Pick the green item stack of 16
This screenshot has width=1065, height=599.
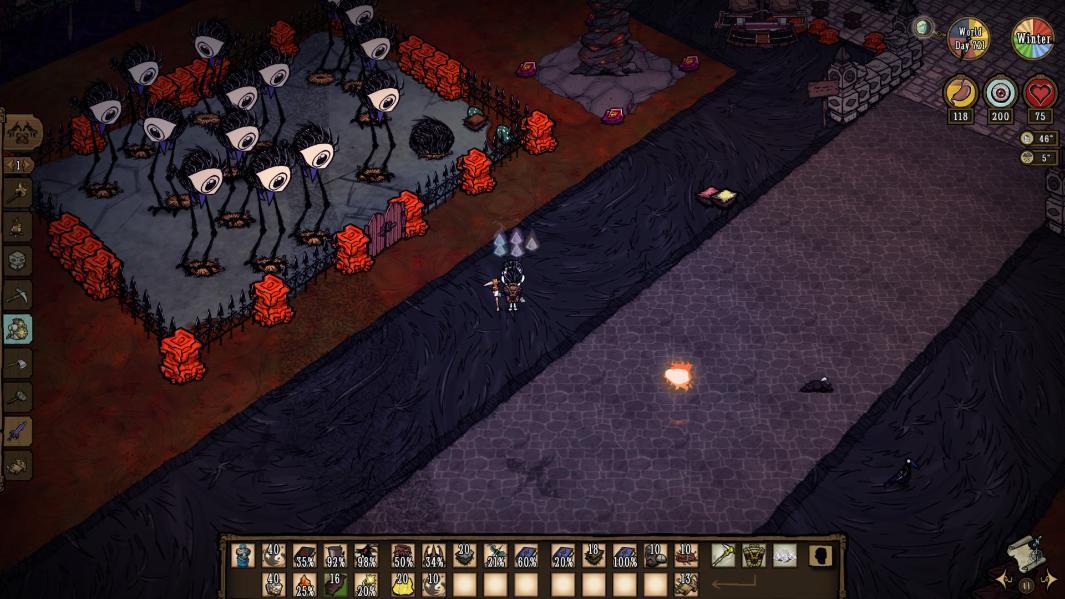[334, 584]
